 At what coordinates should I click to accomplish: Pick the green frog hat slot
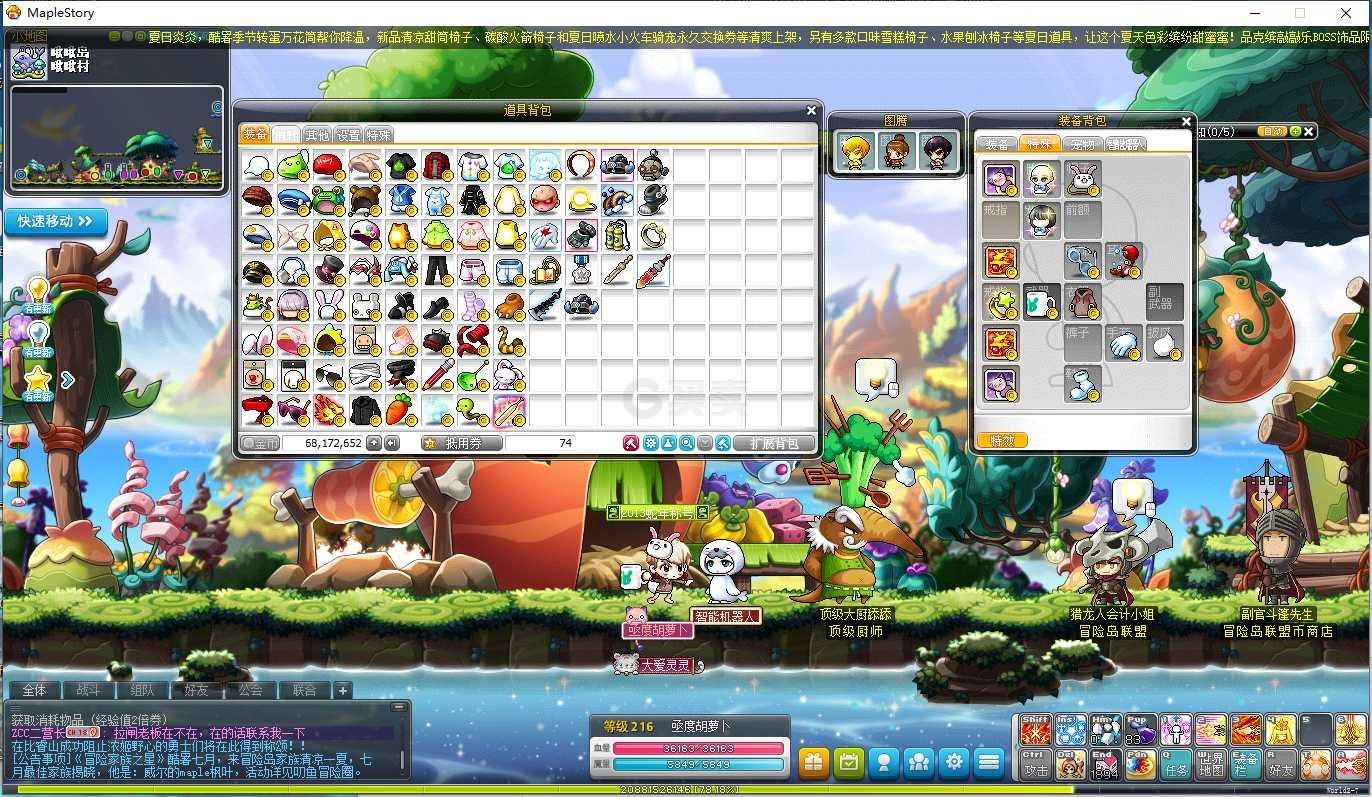329,199
